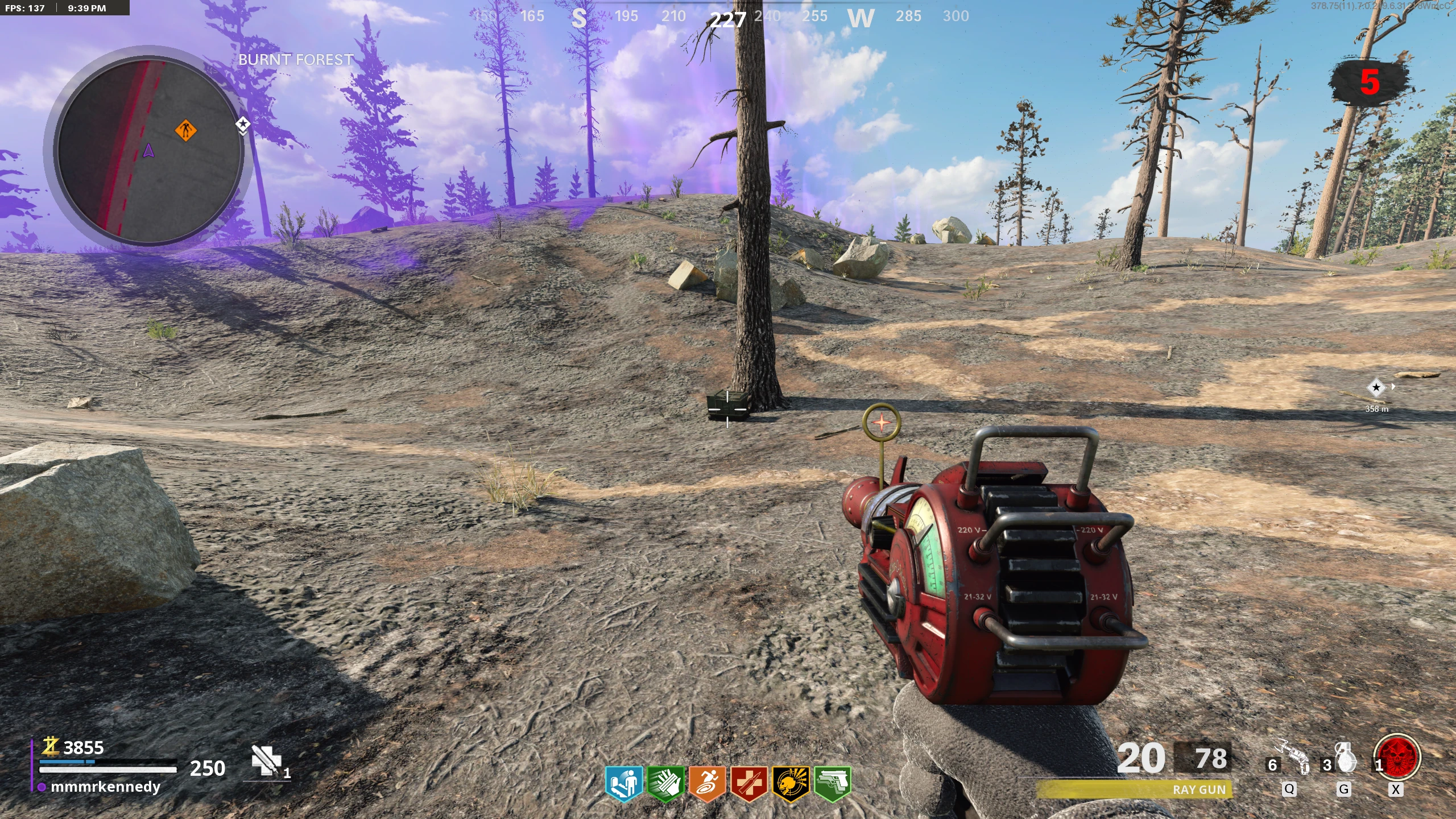Select the tactical equipment icon with count 6
Screen dimensions: 1456x819
coord(1292,758)
